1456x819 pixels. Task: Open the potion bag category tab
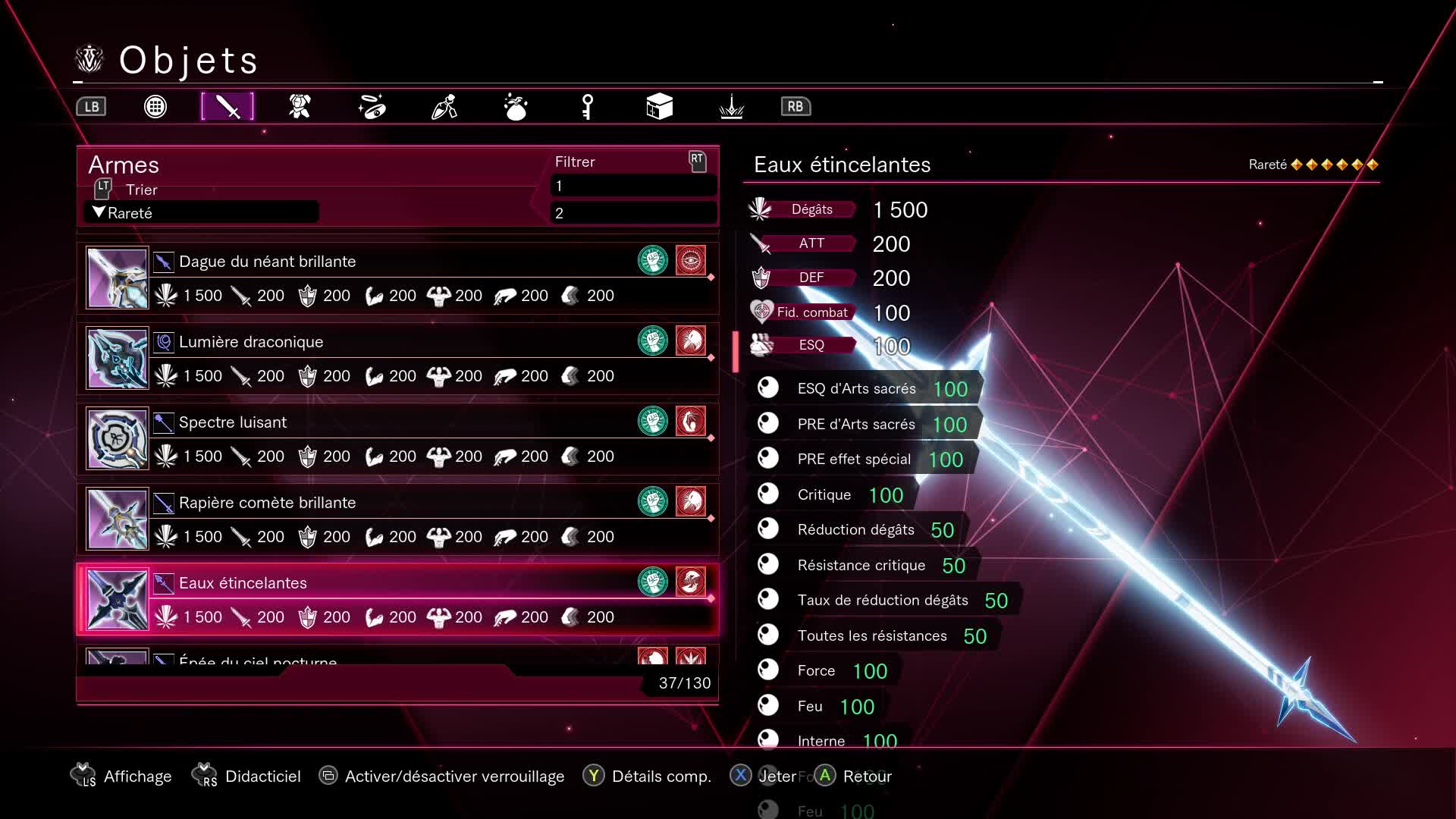[516, 107]
